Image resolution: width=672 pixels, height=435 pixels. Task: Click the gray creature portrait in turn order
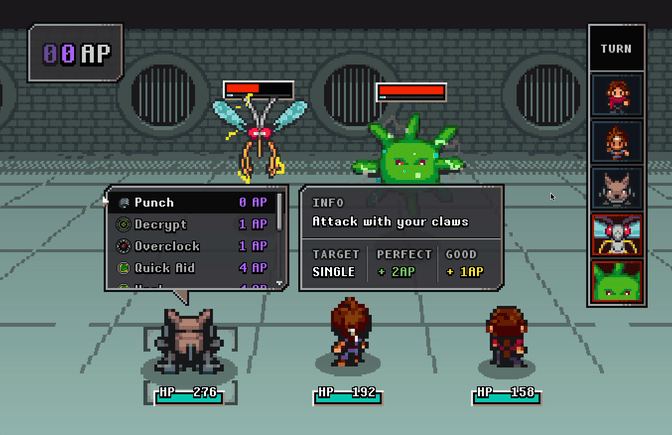tap(616, 189)
